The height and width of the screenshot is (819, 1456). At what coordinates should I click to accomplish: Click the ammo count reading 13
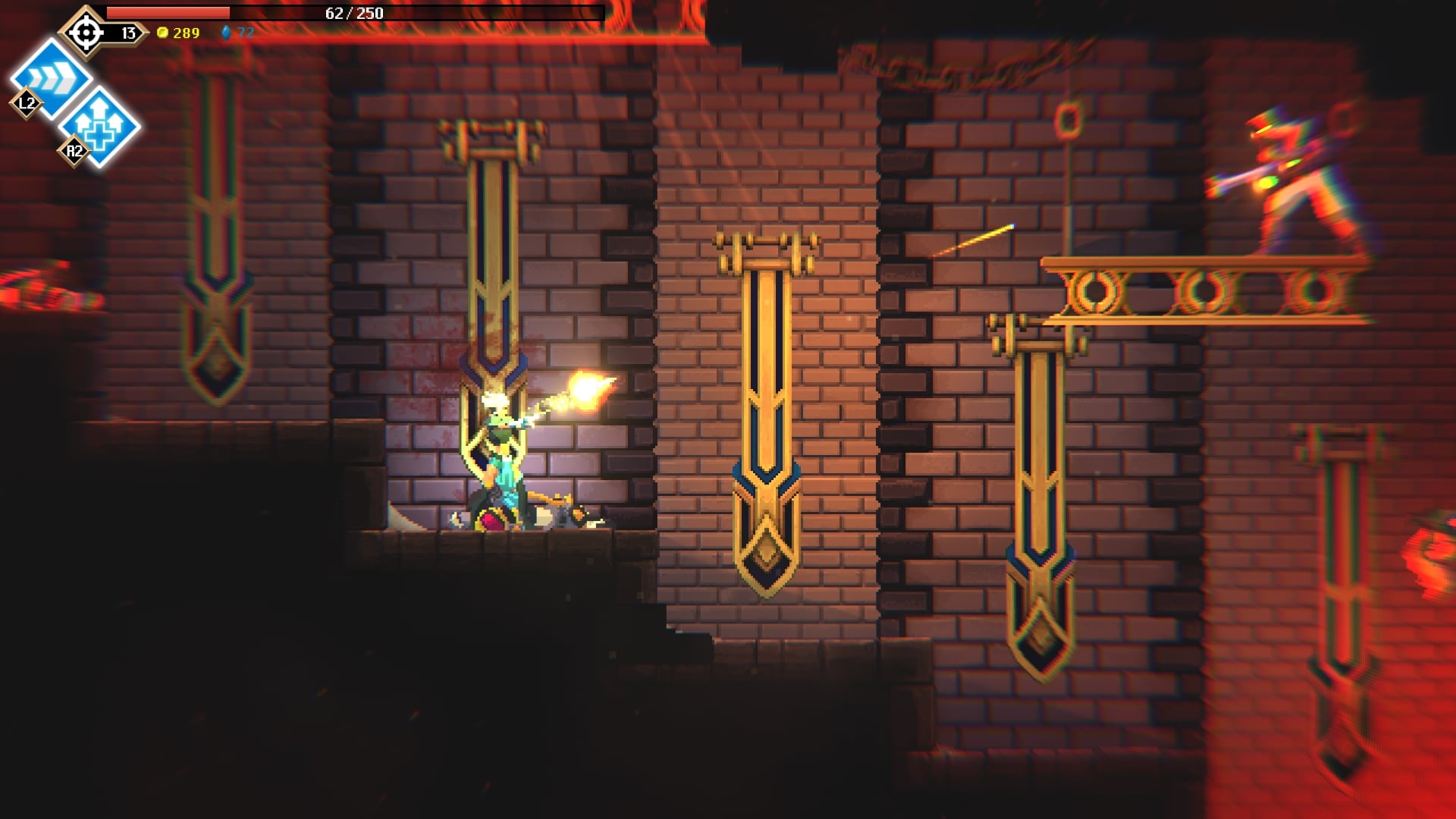(x=127, y=33)
